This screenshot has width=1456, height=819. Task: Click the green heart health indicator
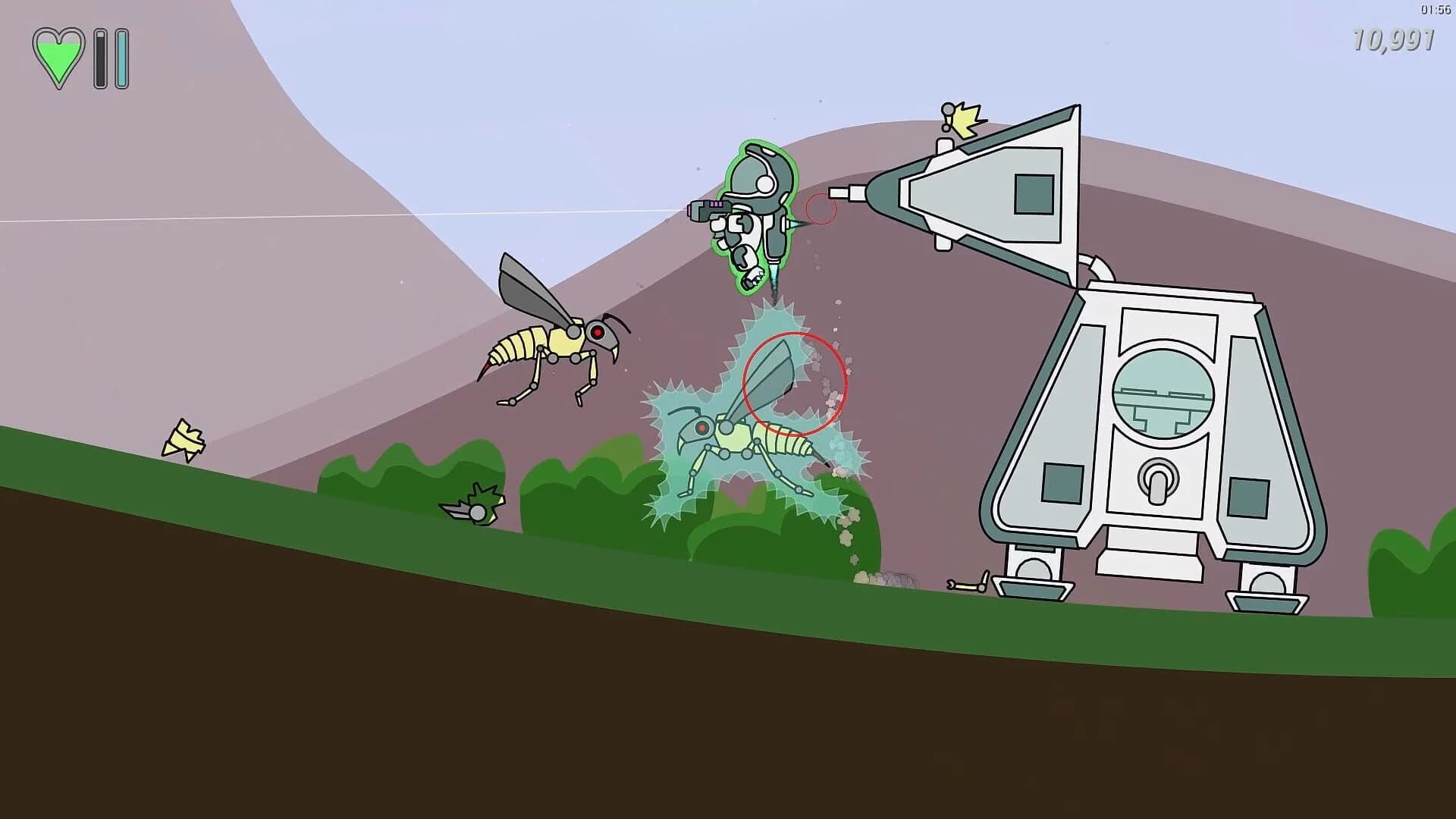pos(61,57)
